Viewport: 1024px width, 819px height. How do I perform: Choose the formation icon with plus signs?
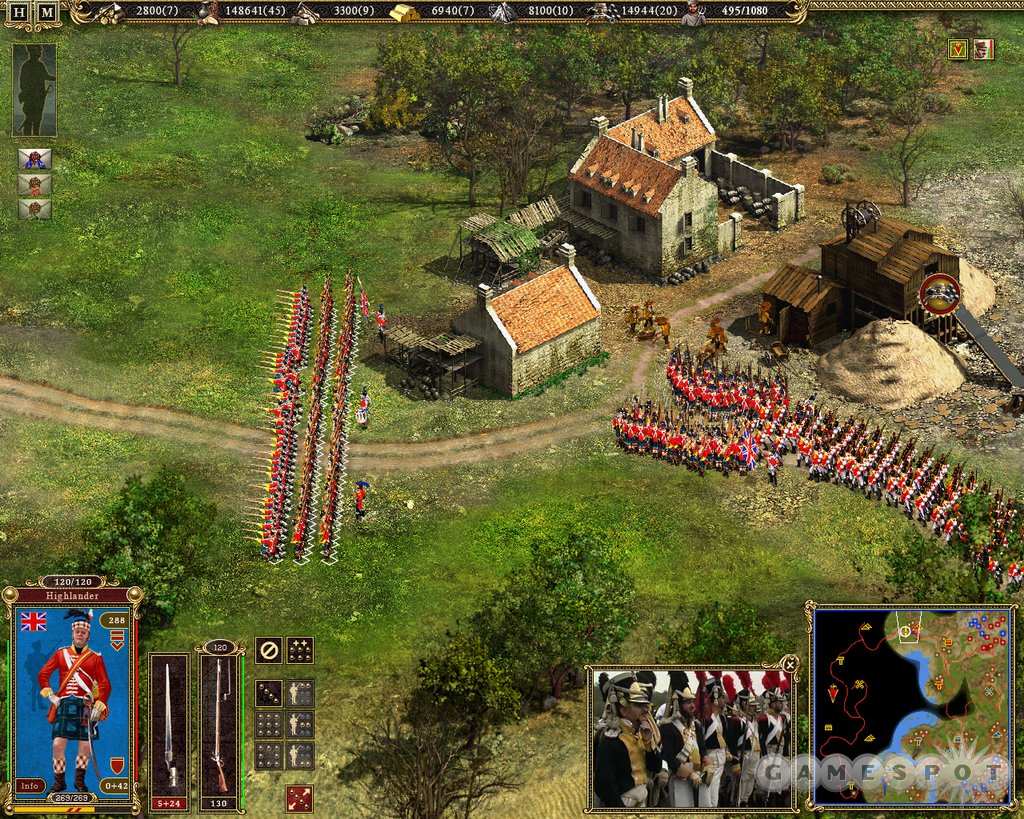pyautogui.click(x=300, y=650)
